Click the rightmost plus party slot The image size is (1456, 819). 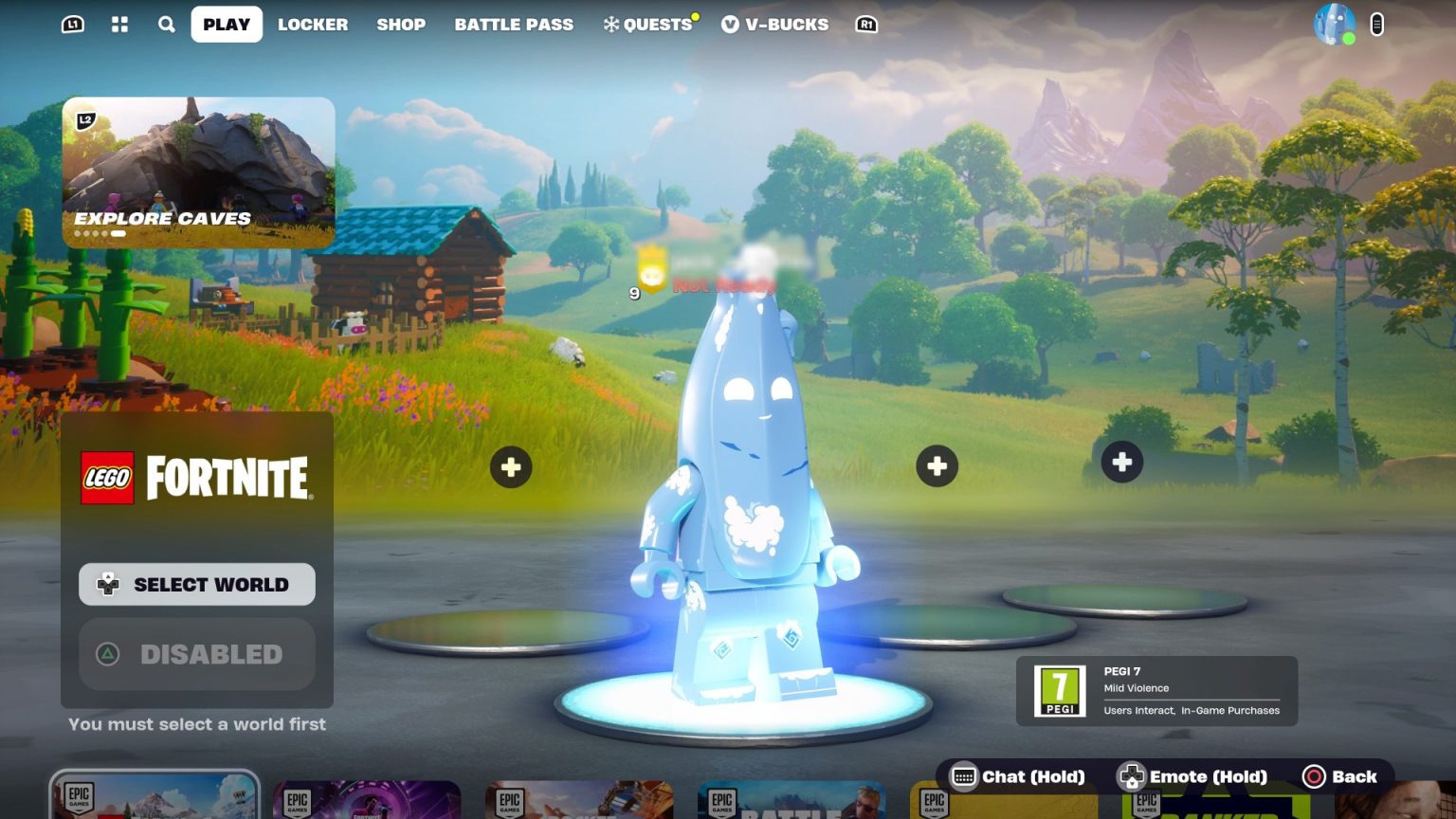click(x=1121, y=462)
